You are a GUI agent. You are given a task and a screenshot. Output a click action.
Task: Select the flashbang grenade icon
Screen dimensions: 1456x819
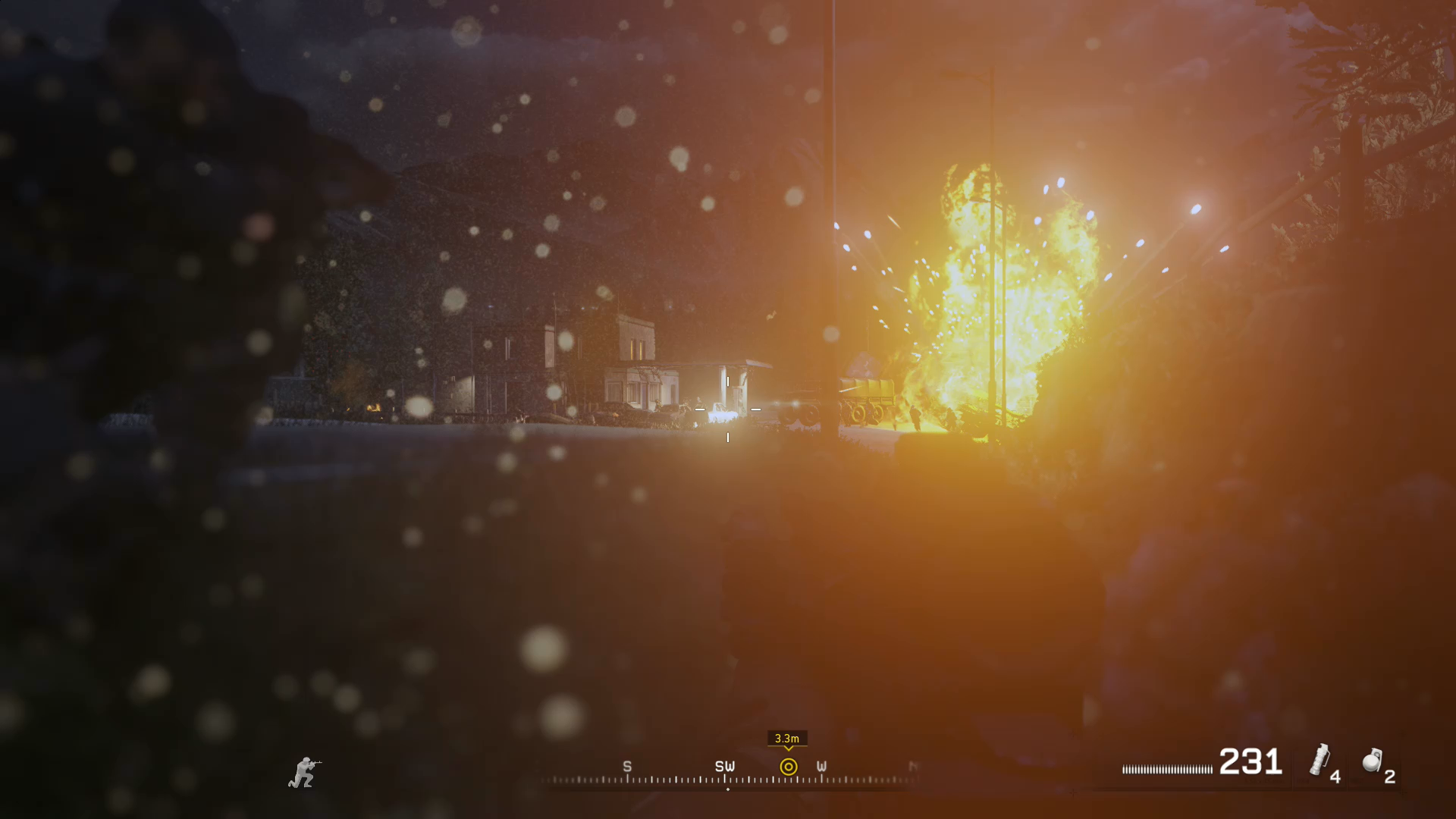click(x=1321, y=761)
